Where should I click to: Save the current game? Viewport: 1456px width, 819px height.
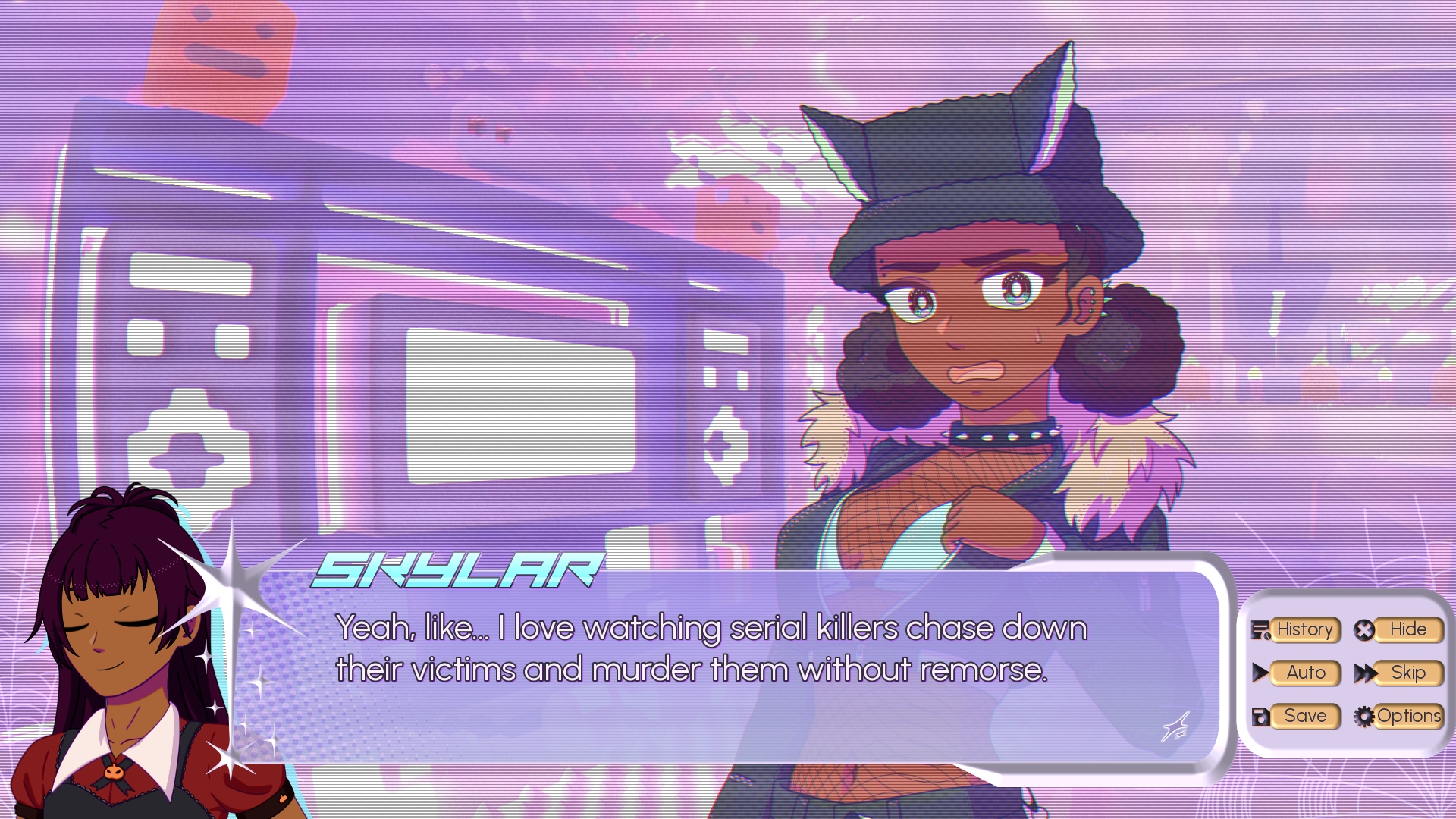click(1304, 716)
